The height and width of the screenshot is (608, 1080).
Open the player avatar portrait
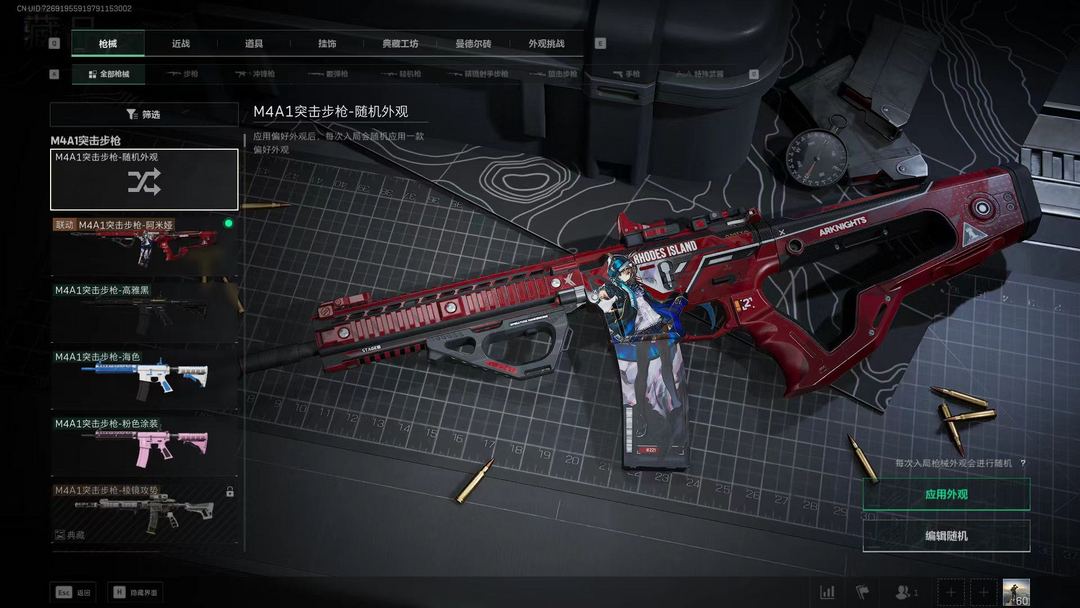pos(1016,592)
